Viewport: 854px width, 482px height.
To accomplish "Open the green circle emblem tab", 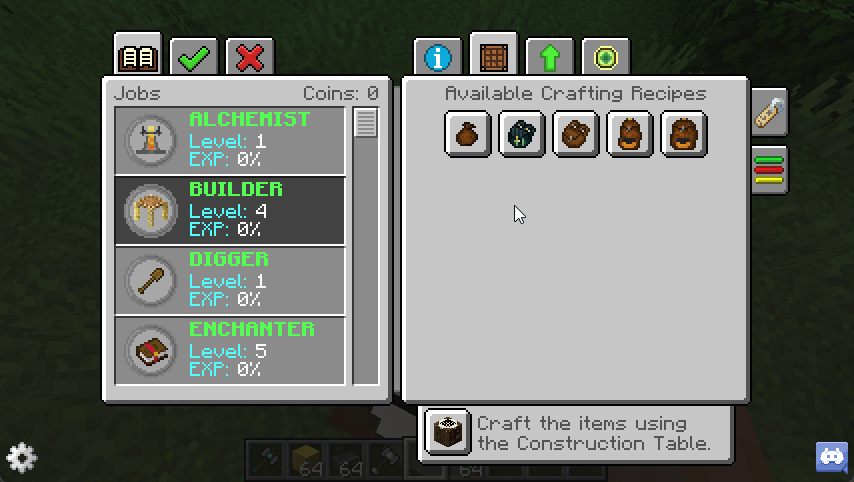I will click(x=605, y=58).
